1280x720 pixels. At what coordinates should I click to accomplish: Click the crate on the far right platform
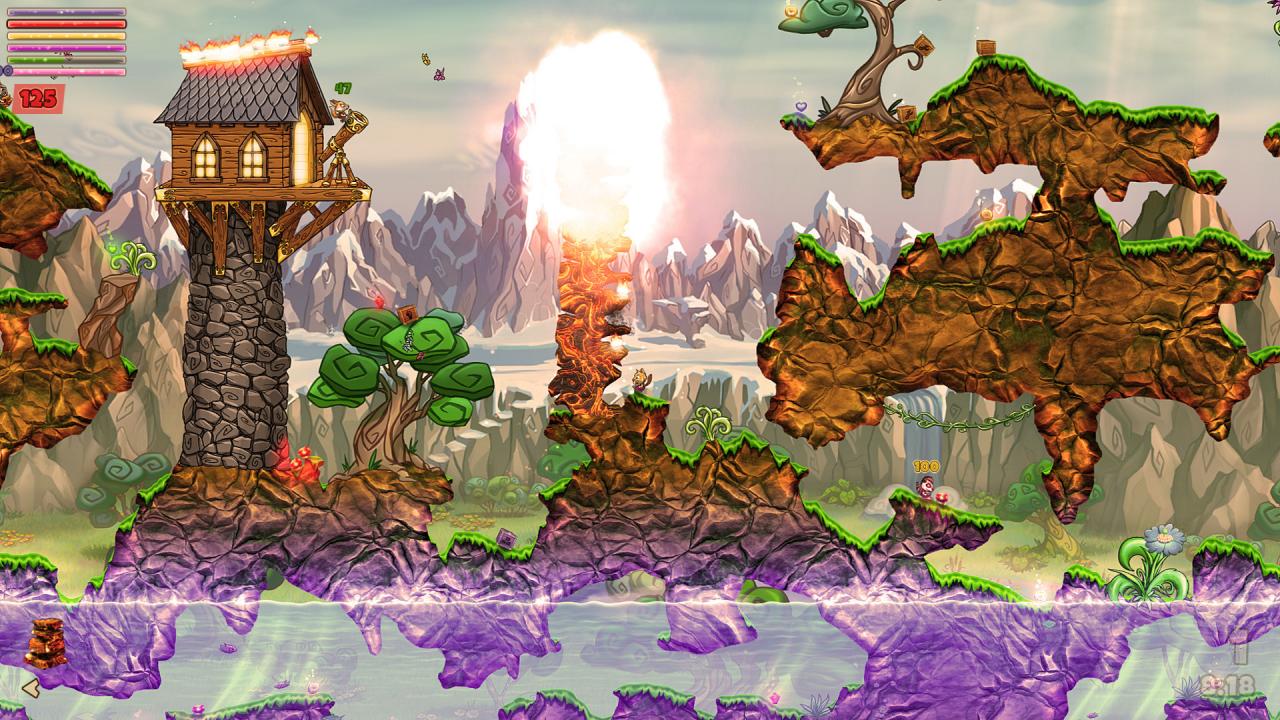(x=986, y=48)
